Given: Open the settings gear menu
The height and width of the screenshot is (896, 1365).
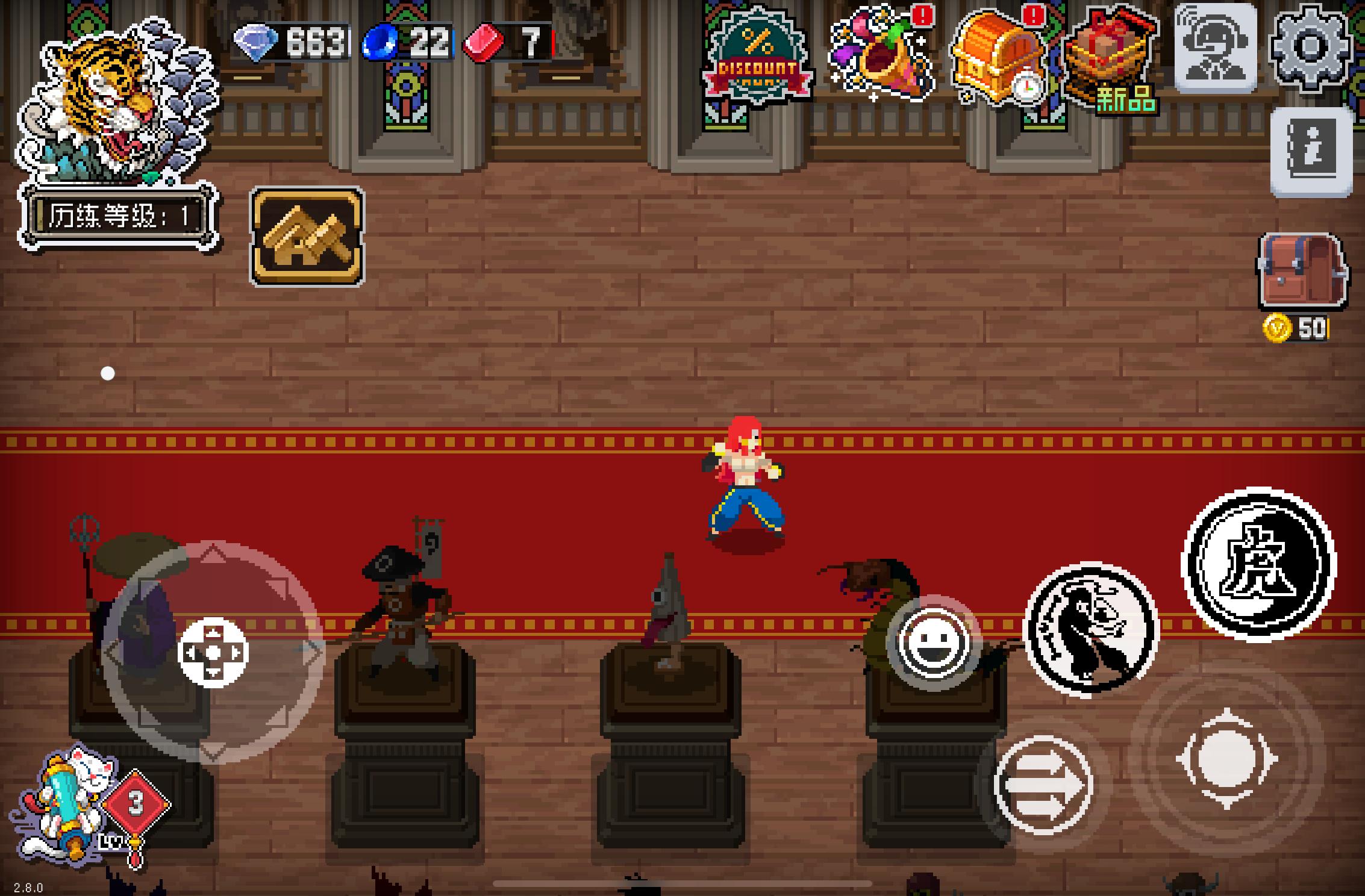Looking at the screenshot, I should 1311,47.
